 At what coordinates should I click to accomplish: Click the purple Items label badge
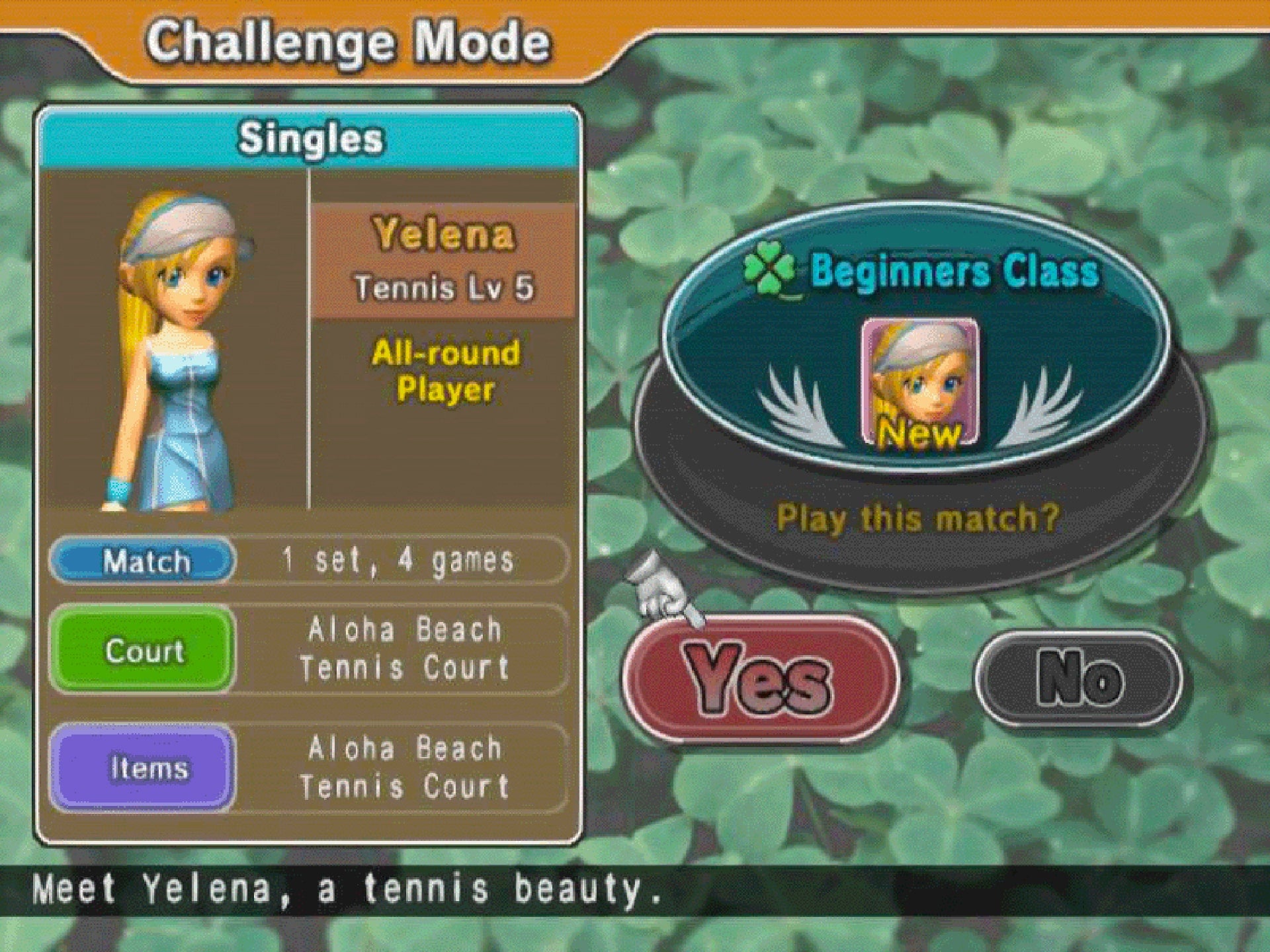[x=144, y=767]
